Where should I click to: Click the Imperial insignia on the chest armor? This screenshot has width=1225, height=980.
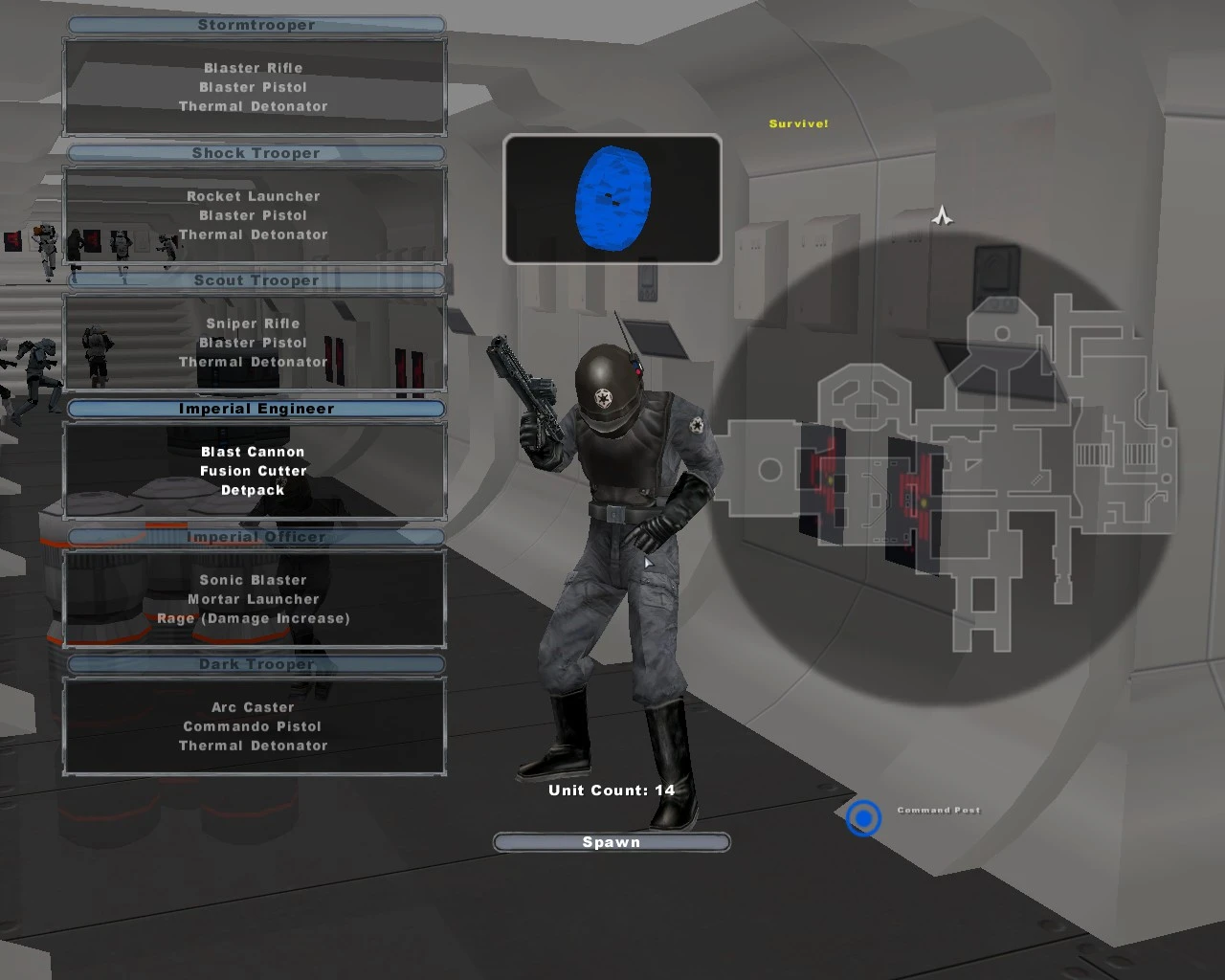[x=696, y=424]
